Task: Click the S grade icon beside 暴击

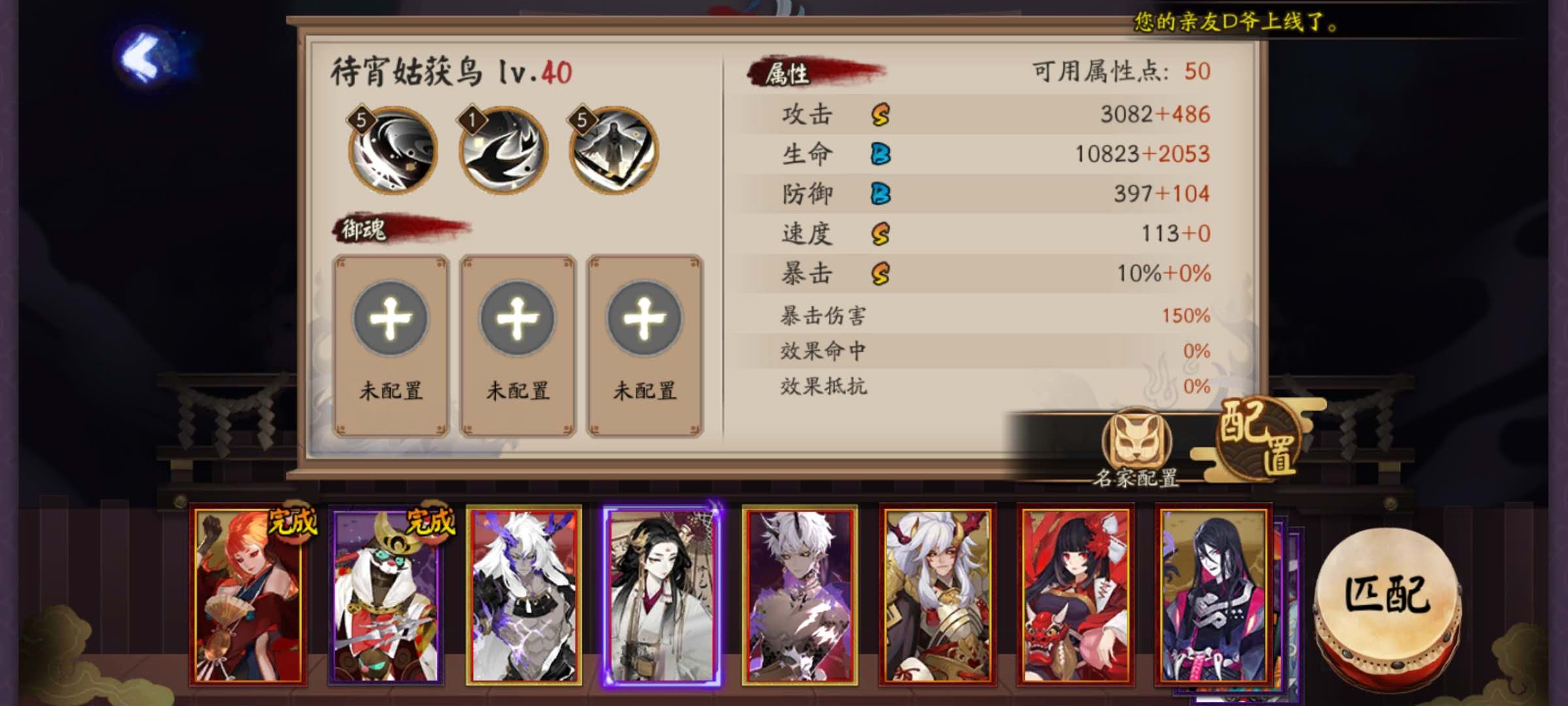Action: [x=881, y=275]
